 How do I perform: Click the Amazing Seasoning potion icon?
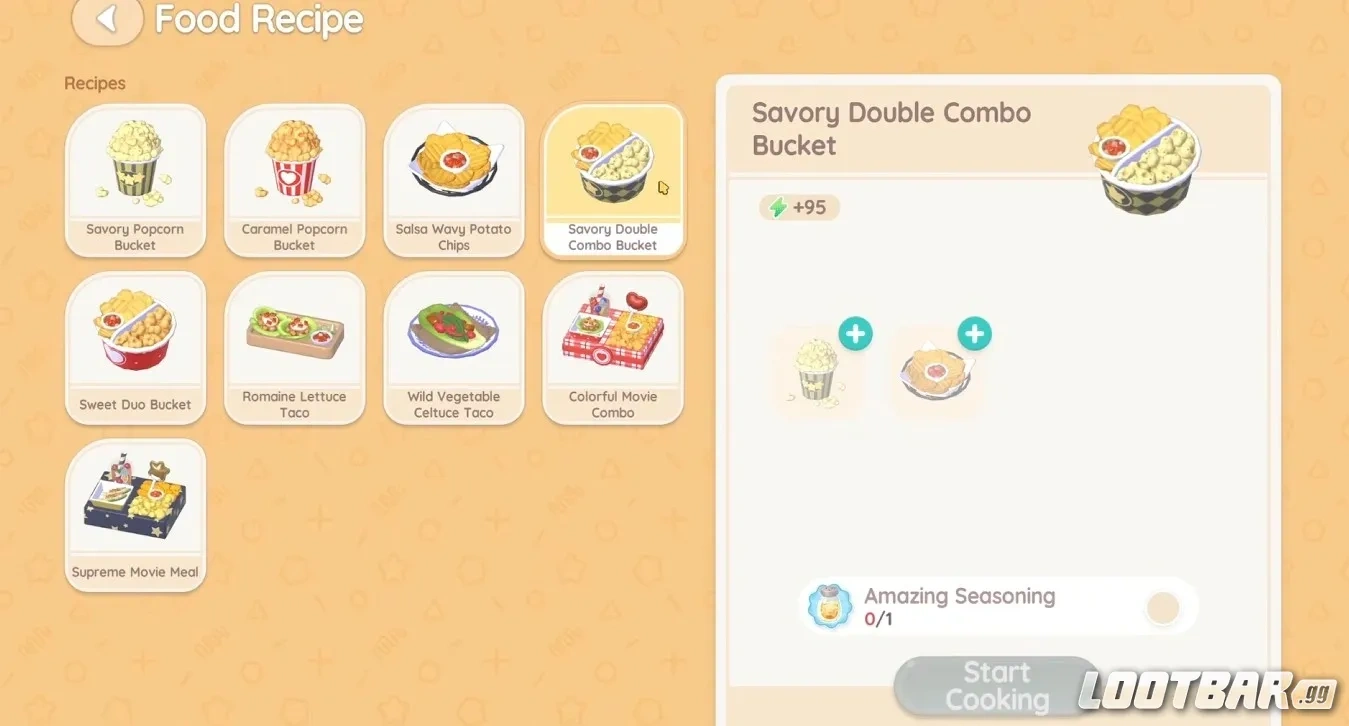pyautogui.click(x=828, y=605)
